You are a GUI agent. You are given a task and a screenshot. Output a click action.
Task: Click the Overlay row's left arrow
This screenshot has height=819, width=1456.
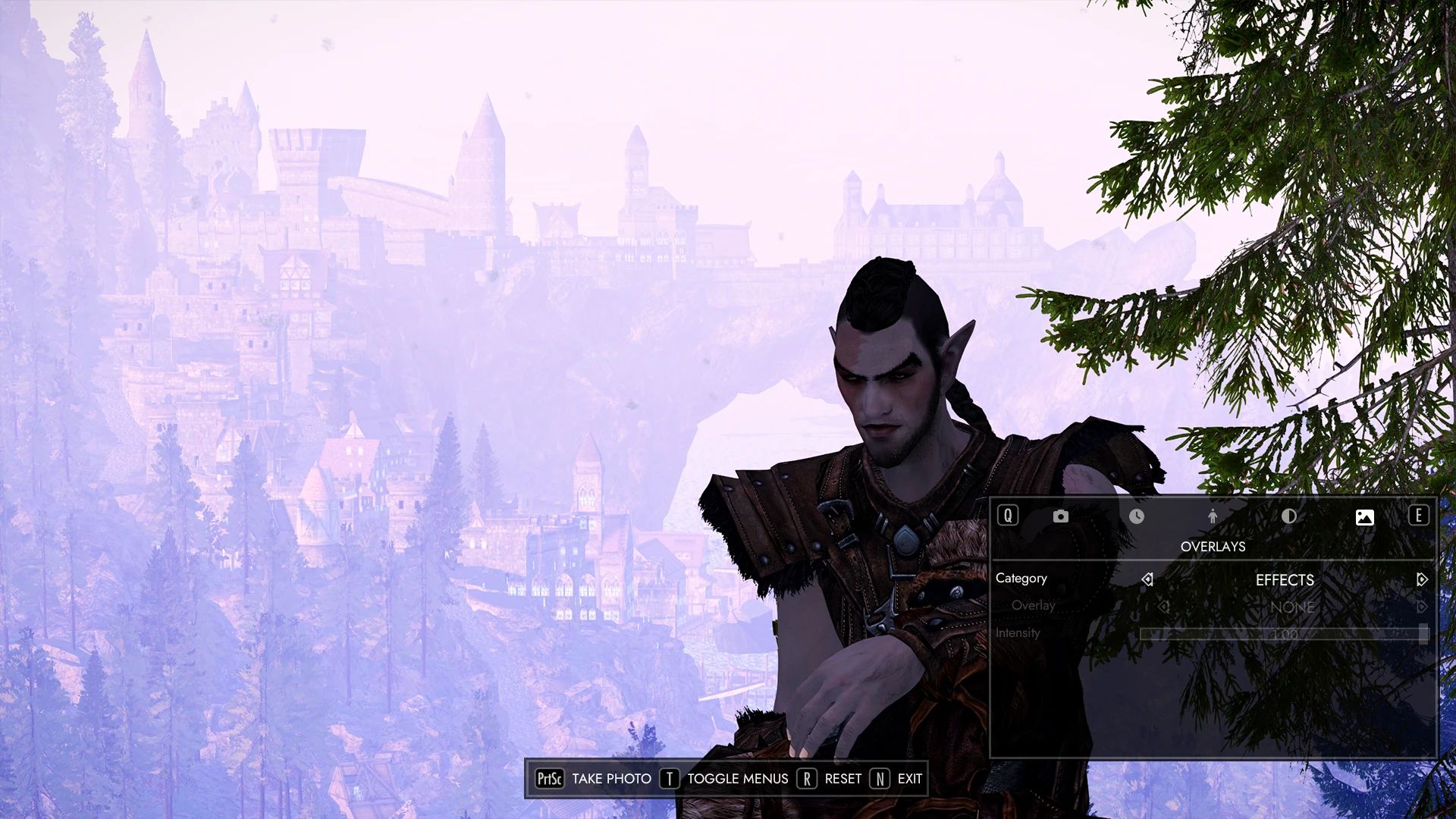tap(1163, 607)
